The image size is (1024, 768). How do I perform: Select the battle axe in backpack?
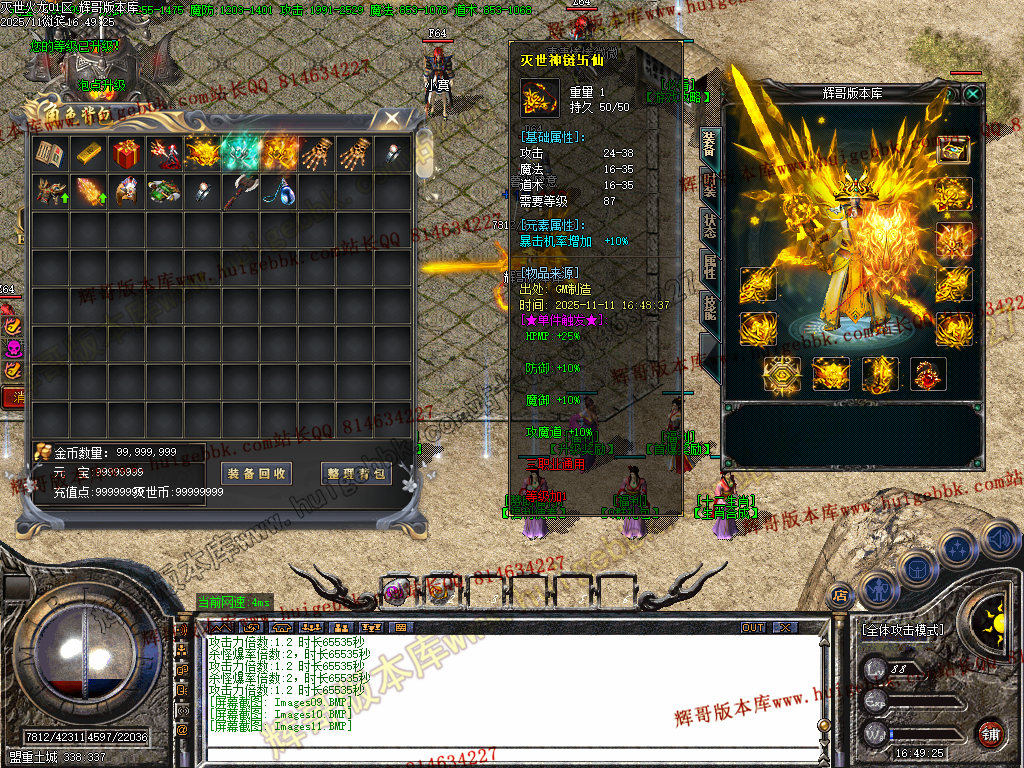[x=241, y=192]
